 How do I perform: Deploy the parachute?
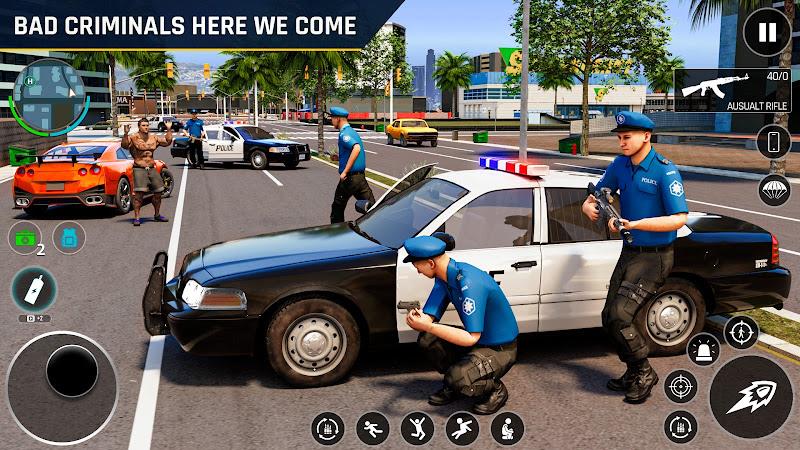774,190
